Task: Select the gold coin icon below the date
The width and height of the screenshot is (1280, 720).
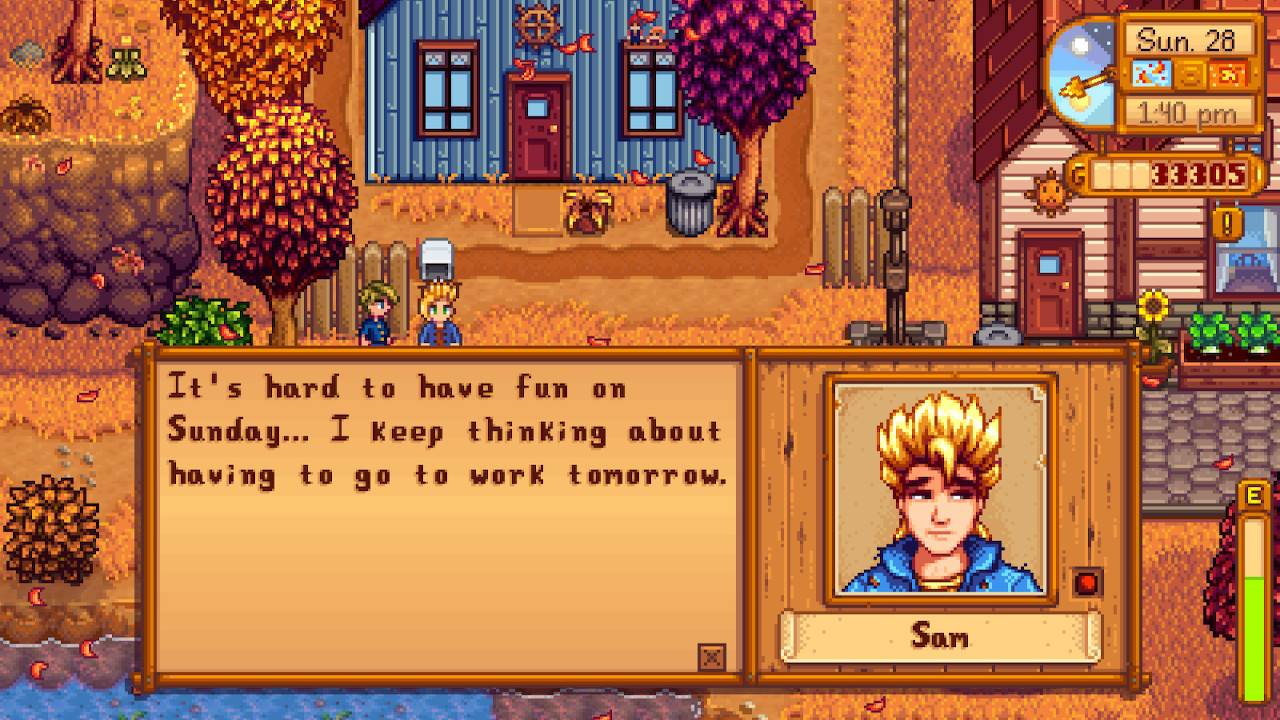Action: (x=1189, y=76)
